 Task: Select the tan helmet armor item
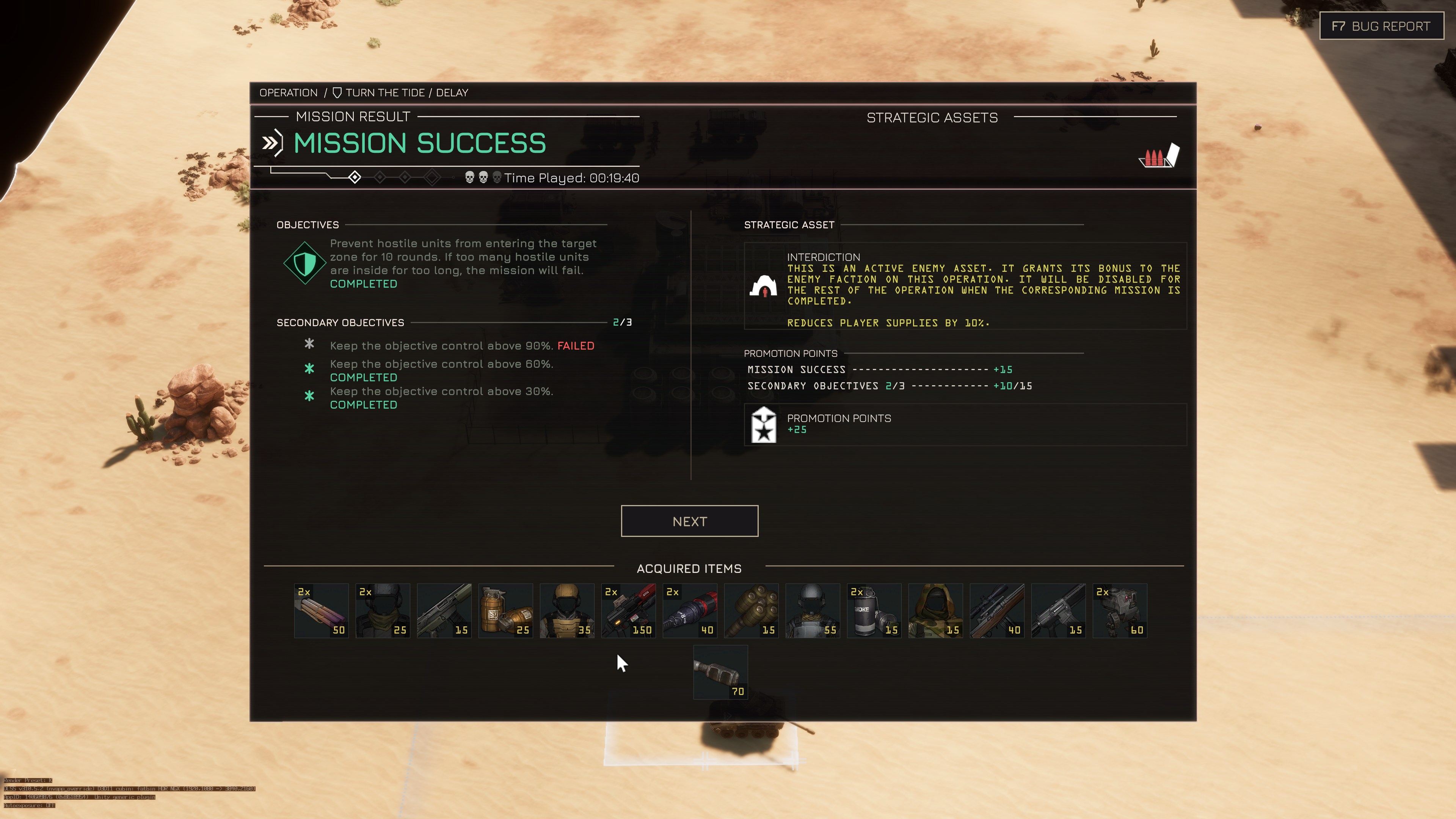(x=567, y=610)
